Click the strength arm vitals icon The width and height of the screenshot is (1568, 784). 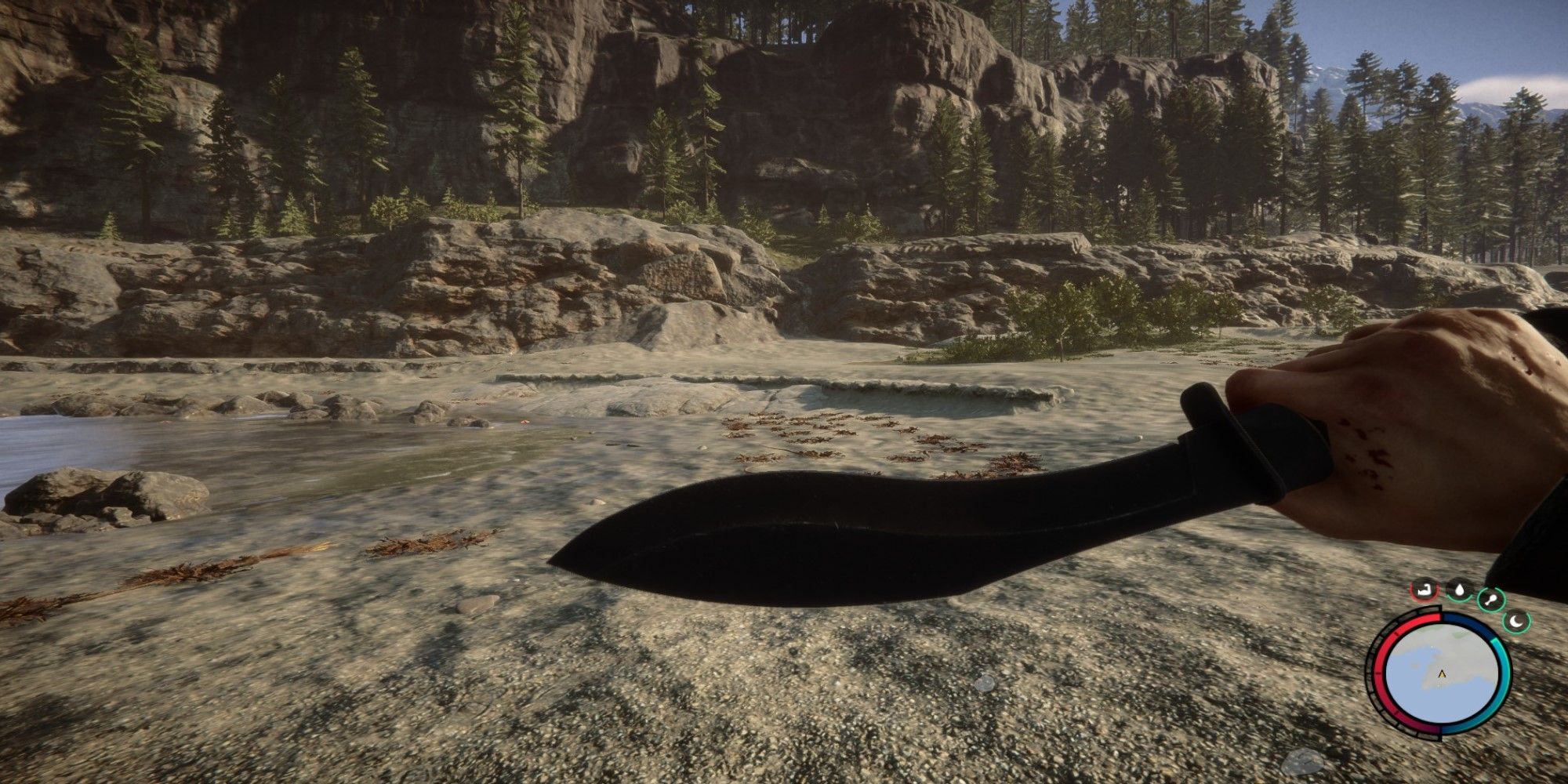[1425, 590]
